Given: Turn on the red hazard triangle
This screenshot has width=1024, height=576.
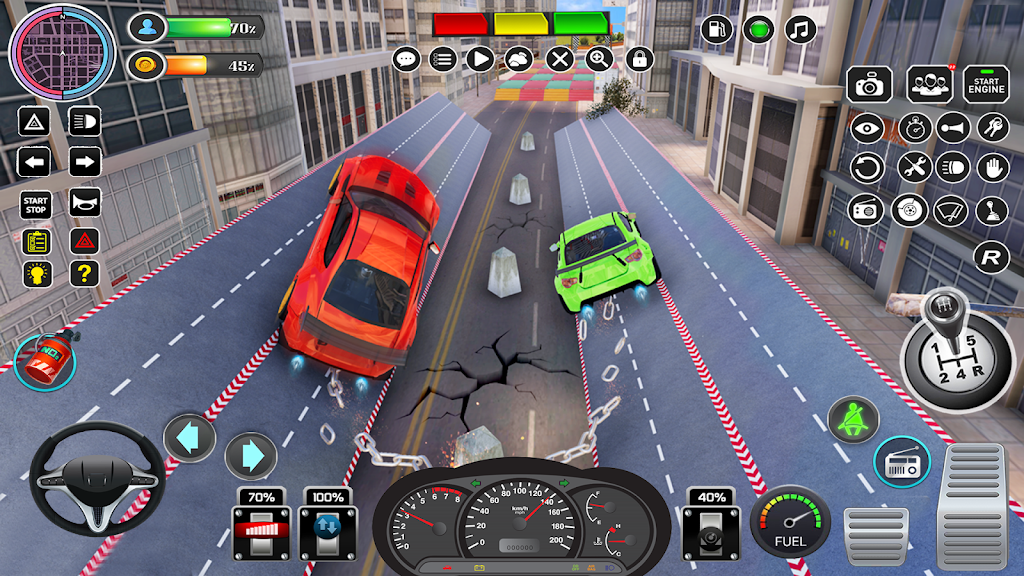Looking at the screenshot, I should 84,240.
